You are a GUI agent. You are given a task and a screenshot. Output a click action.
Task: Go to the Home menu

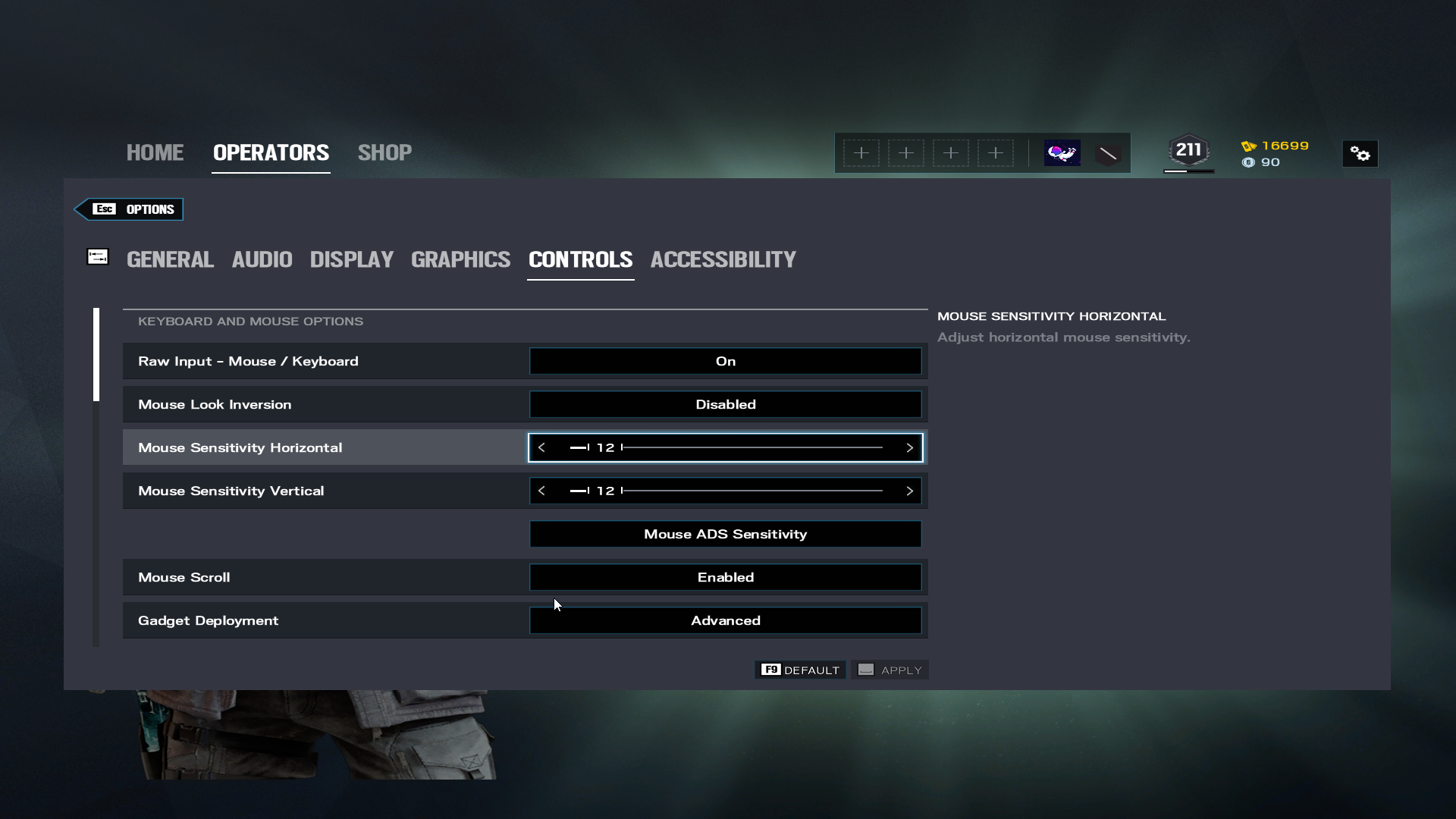click(x=155, y=152)
